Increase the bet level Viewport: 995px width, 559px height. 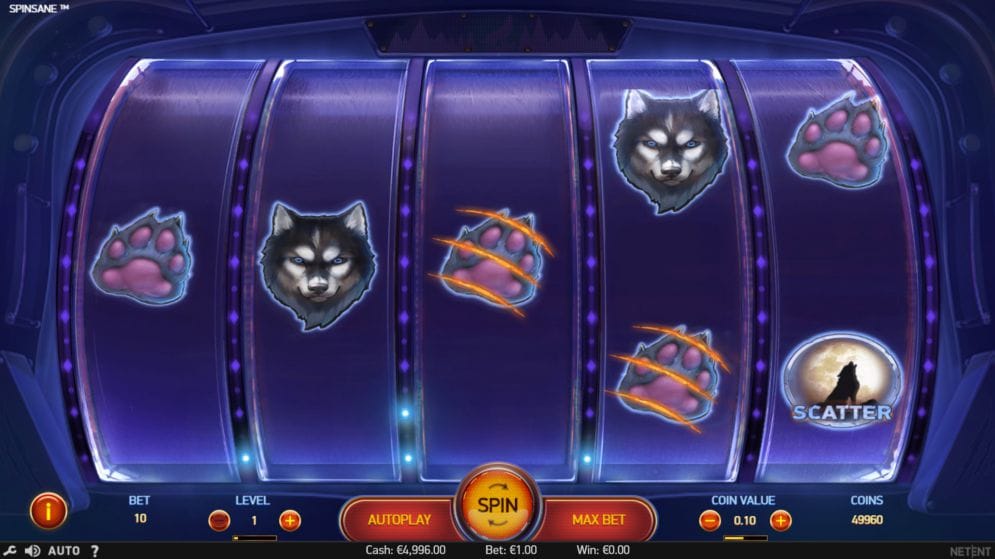290,520
